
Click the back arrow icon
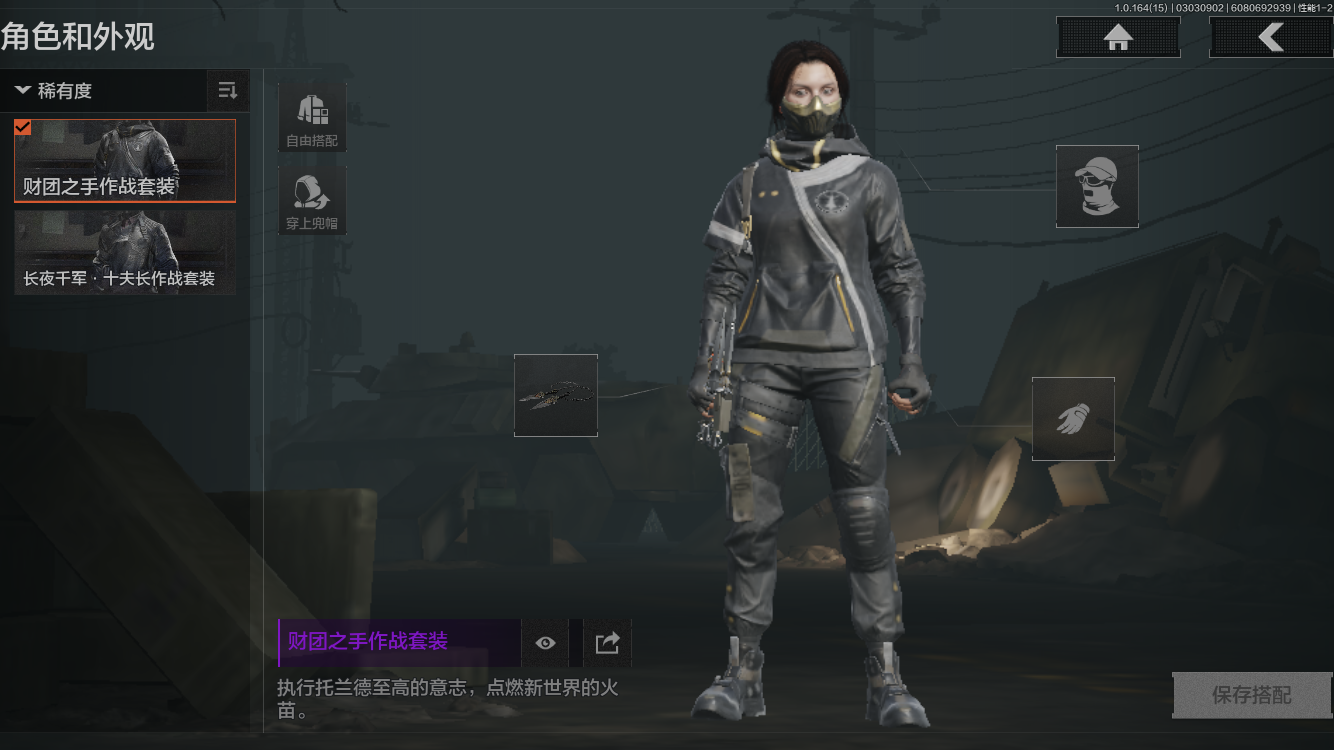tap(1272, 36)
